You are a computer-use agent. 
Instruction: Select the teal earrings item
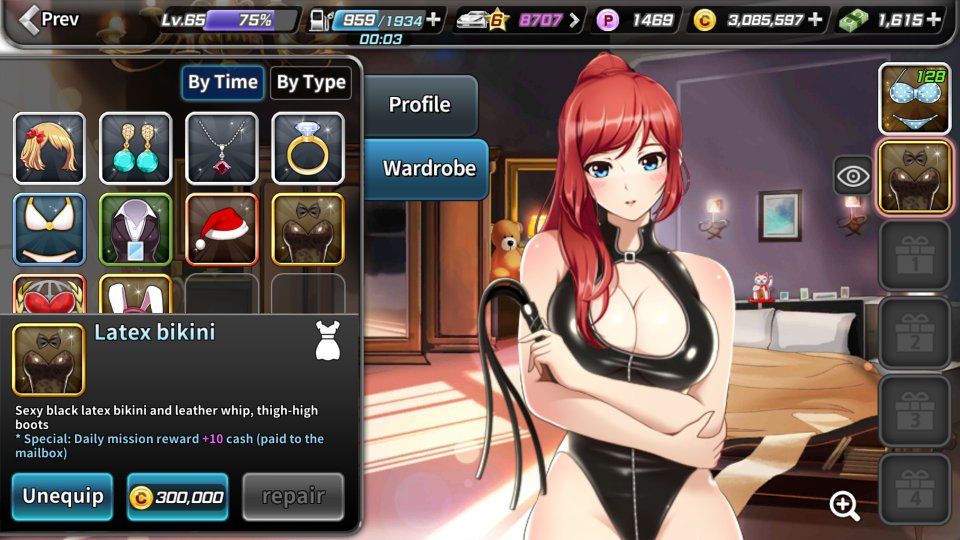[135, 148]
